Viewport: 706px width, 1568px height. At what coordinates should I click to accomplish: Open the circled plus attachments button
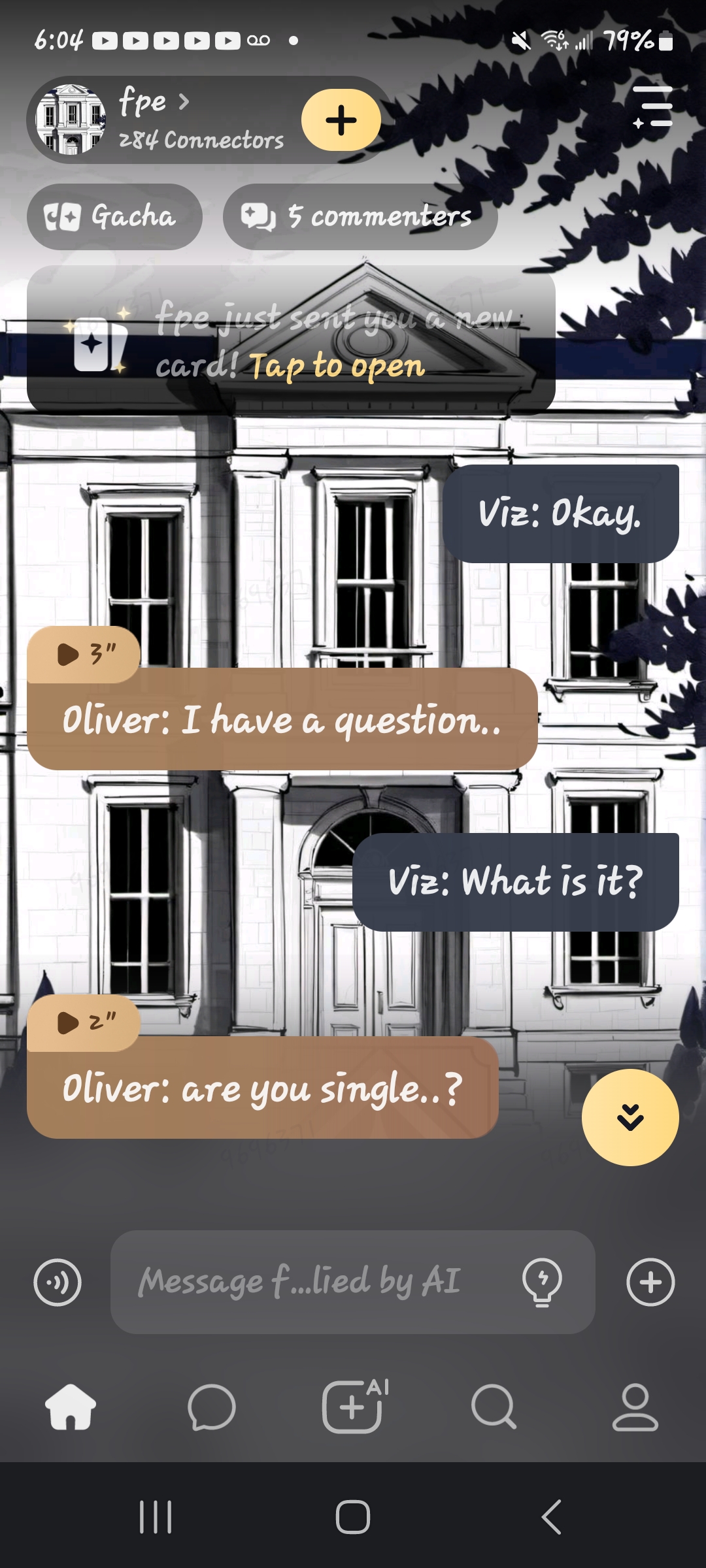tap(650, 1282)
